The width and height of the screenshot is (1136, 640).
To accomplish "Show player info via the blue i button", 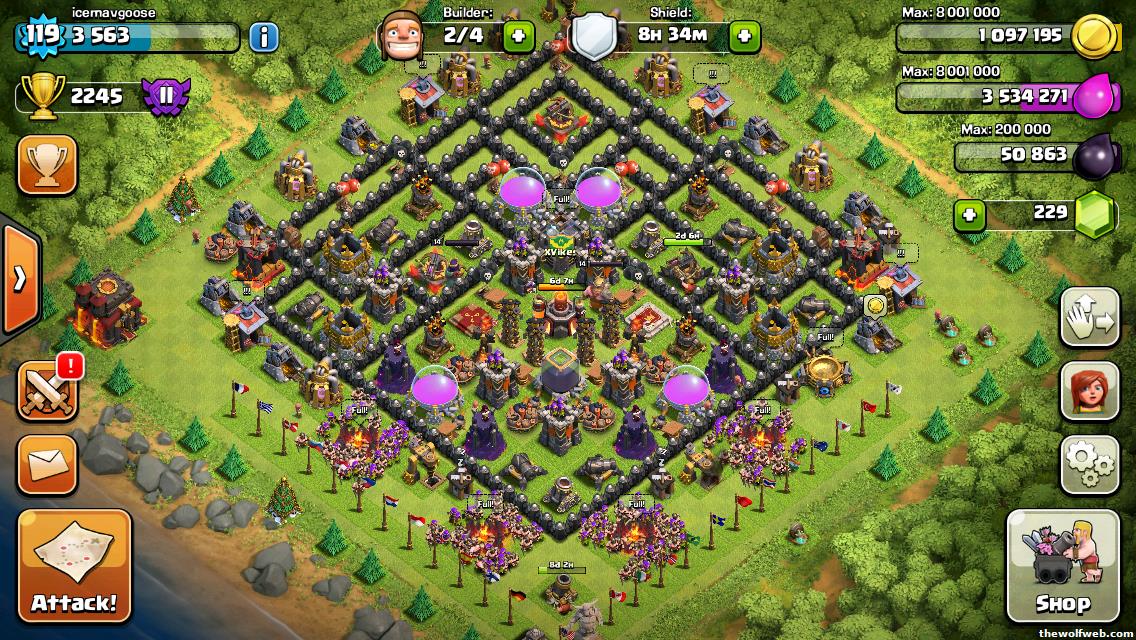I will pos(263,38).
